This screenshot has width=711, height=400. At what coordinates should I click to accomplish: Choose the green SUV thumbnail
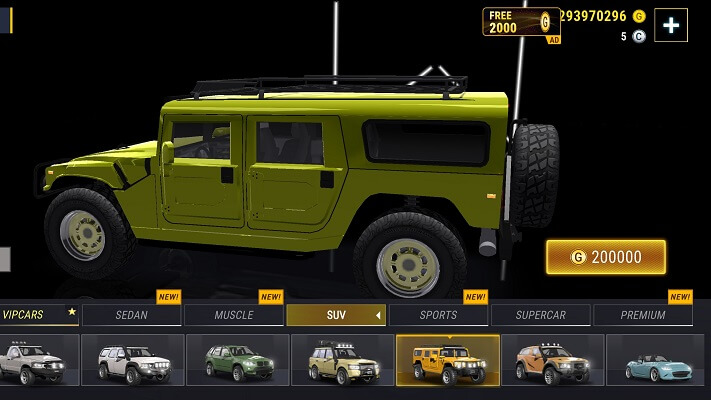pos(238,361)
